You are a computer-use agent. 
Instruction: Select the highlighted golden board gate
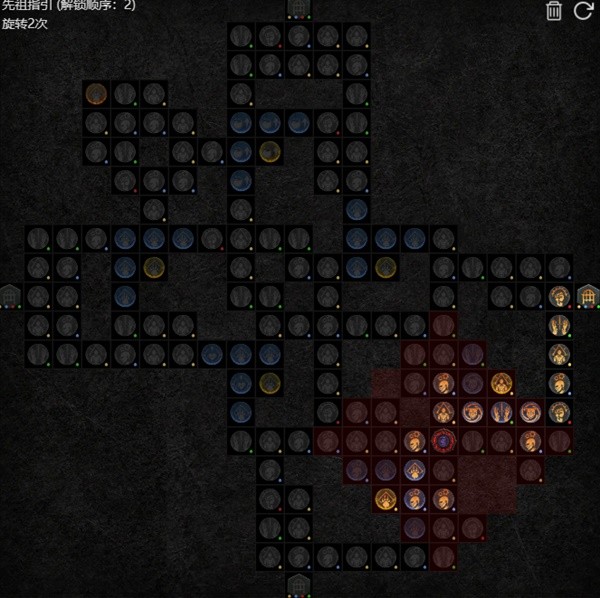click(588, 296)
